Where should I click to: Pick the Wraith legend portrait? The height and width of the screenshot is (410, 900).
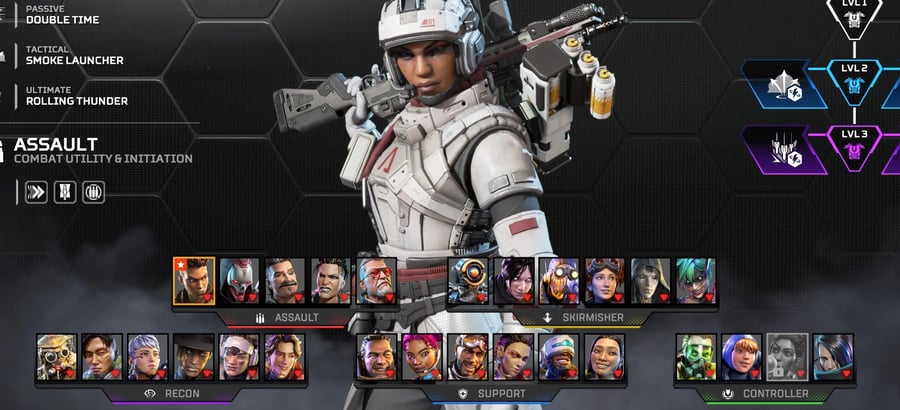513,281
